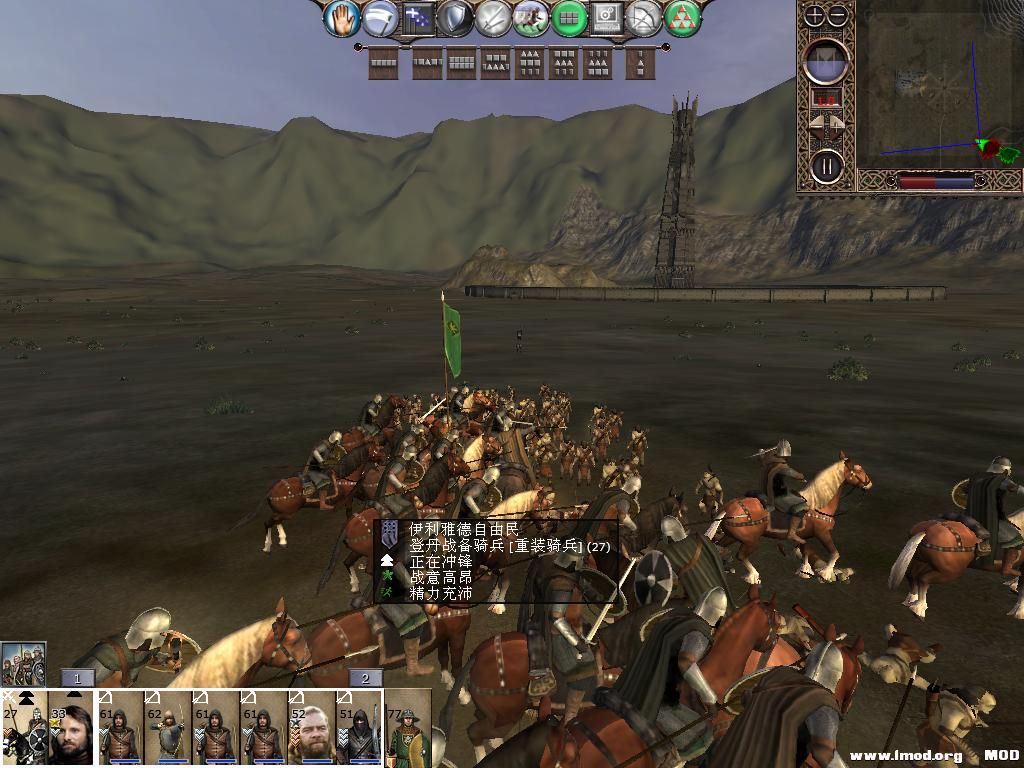This screenshot has width=1024, height=768.
Task: Zoom out the minimap with minus button
Action: pos(838,15)
